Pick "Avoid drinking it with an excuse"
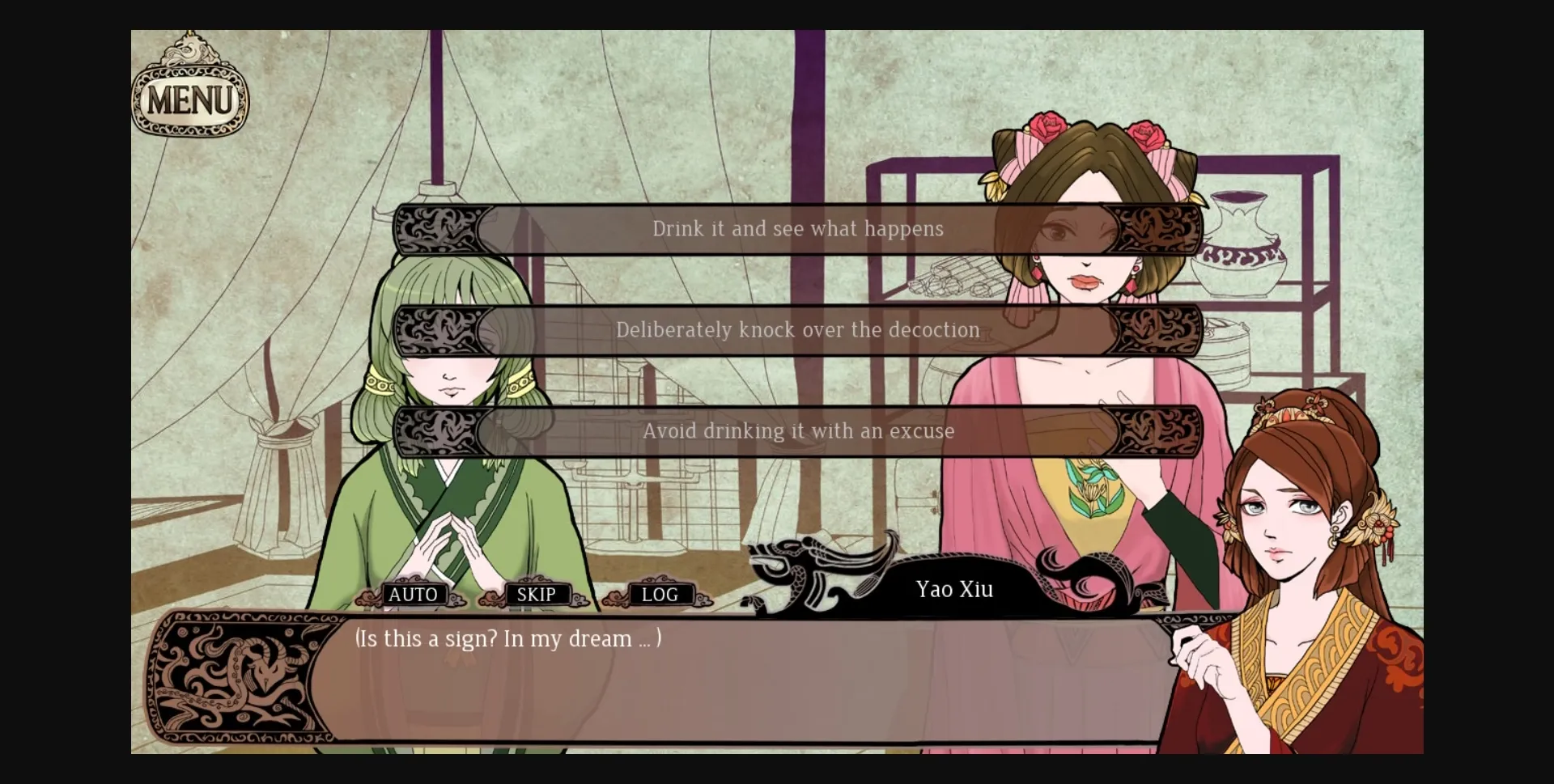This screenshot has height=784, width=1554. coord(797,431)
